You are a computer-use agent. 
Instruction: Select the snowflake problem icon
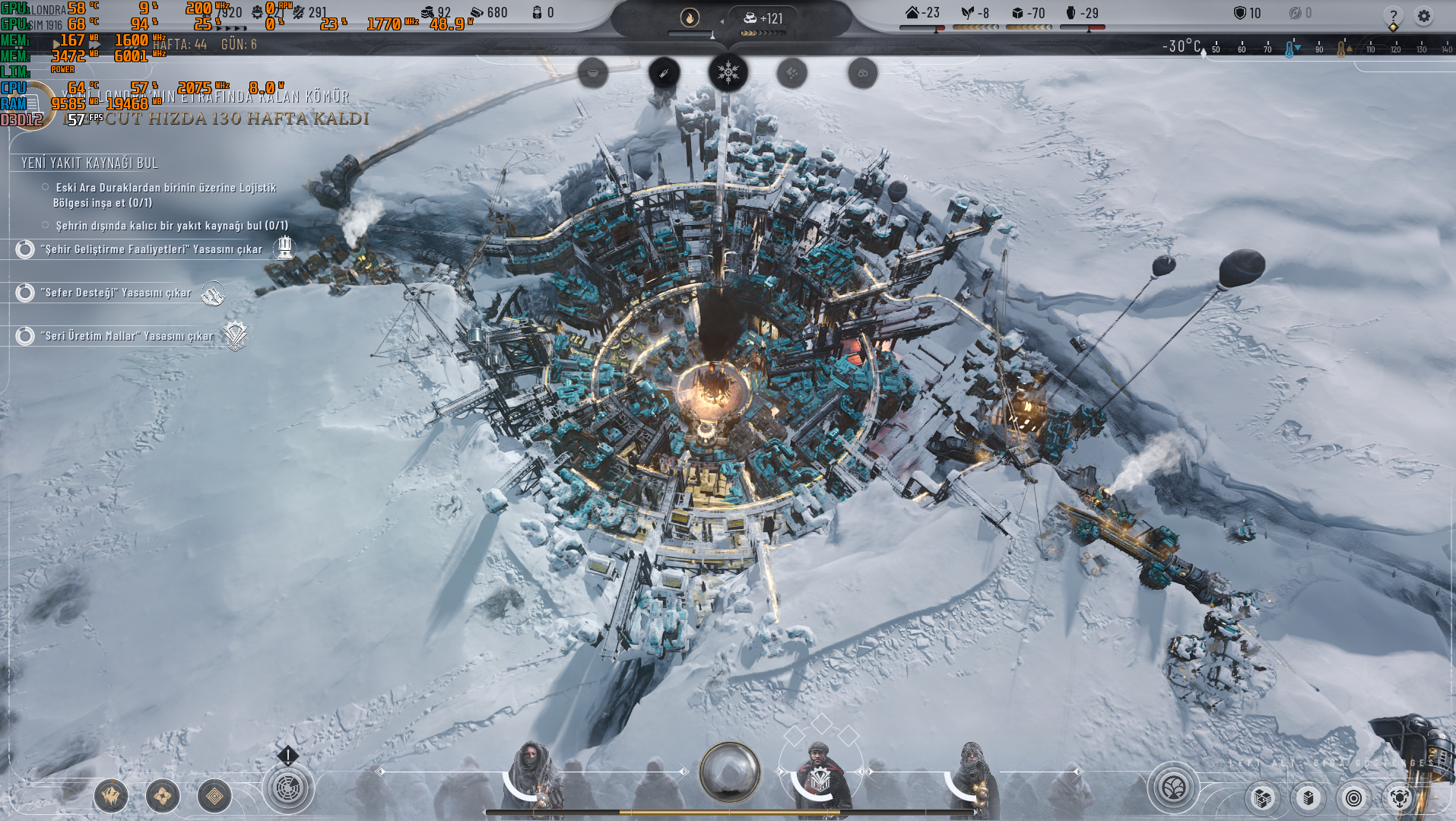[728, 73]
